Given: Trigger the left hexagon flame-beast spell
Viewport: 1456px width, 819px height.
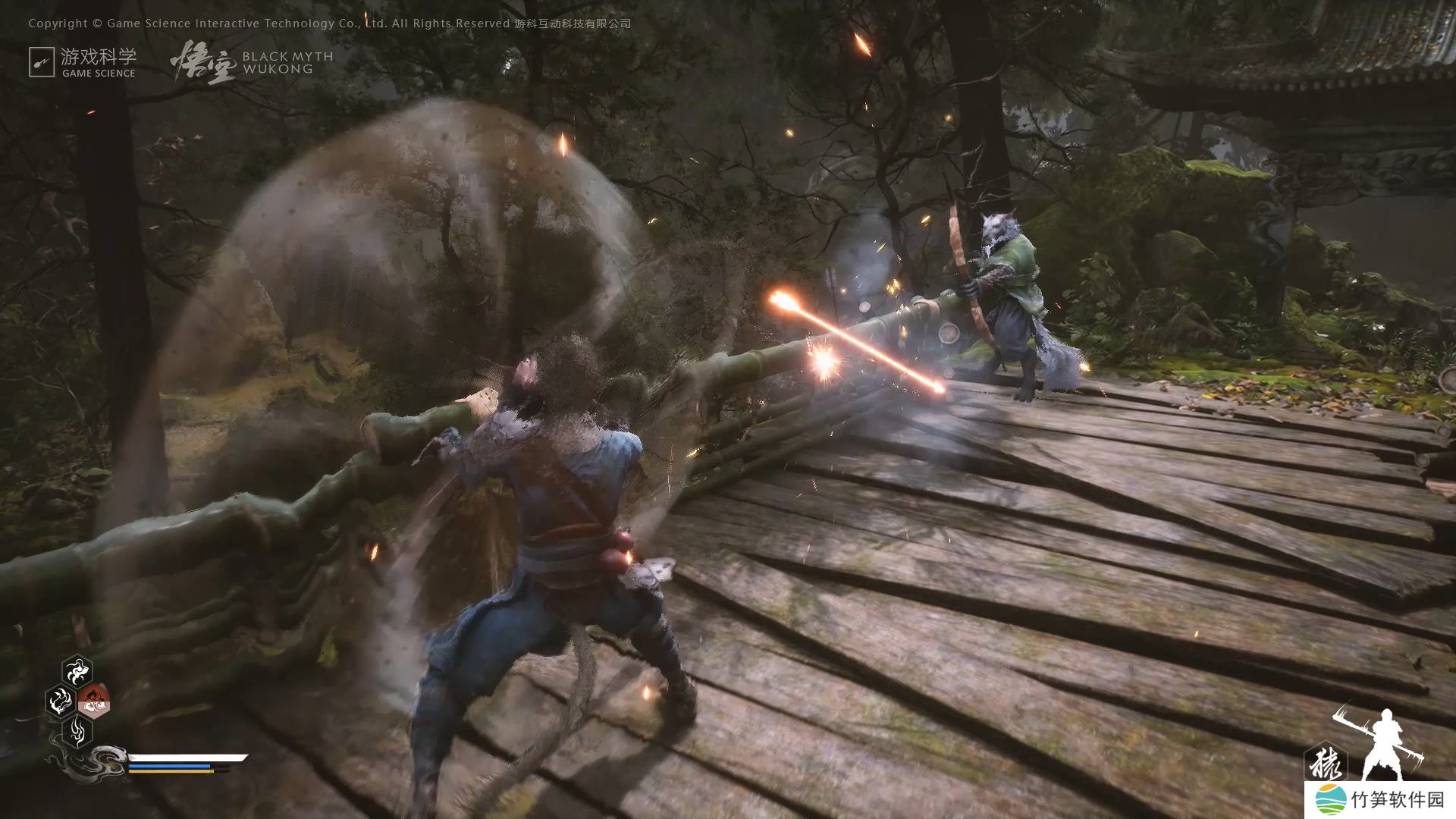Looking at the screenshot, I should 60,701.
